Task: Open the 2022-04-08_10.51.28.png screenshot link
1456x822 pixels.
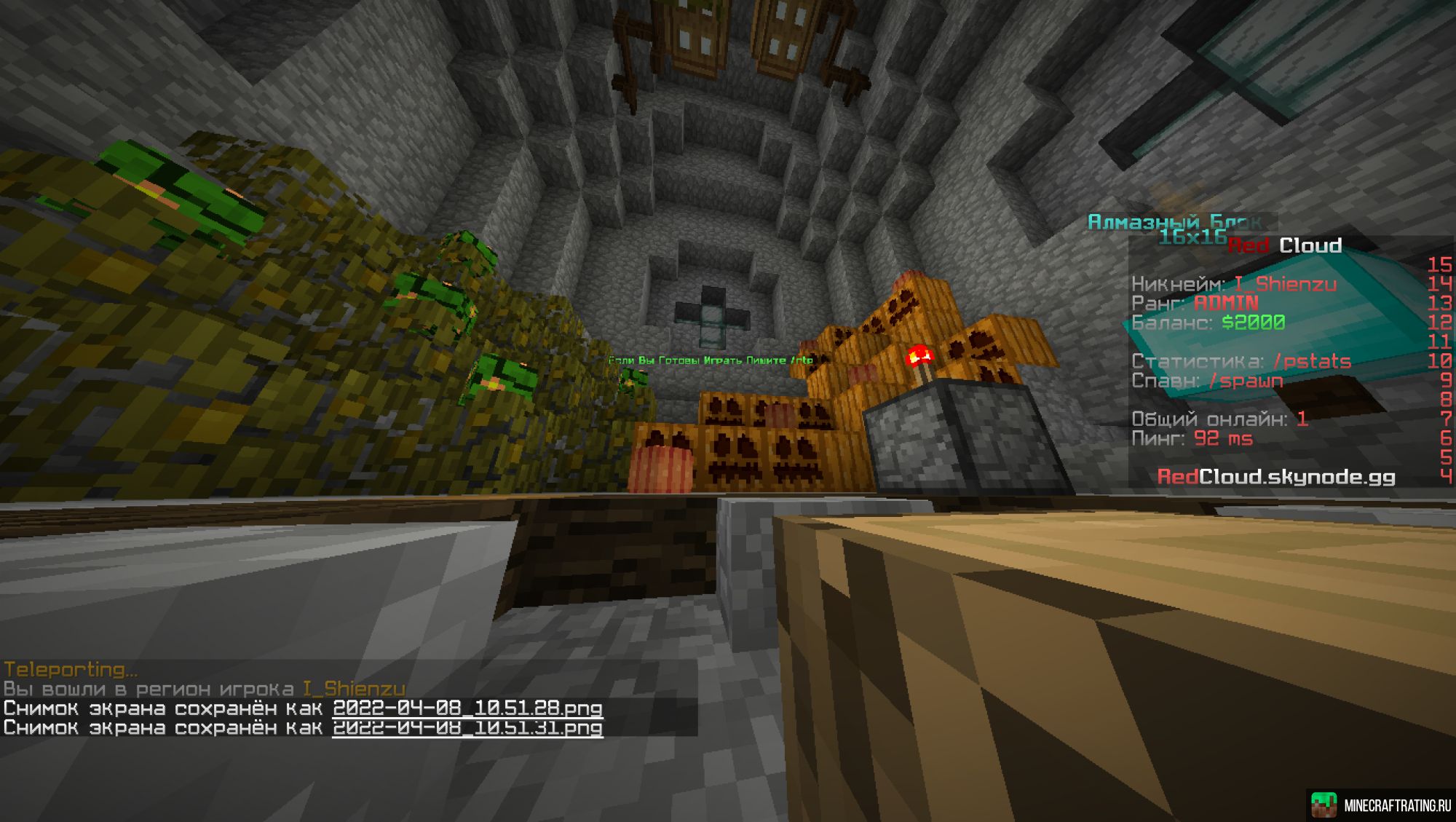Action: tap(467, 708)
